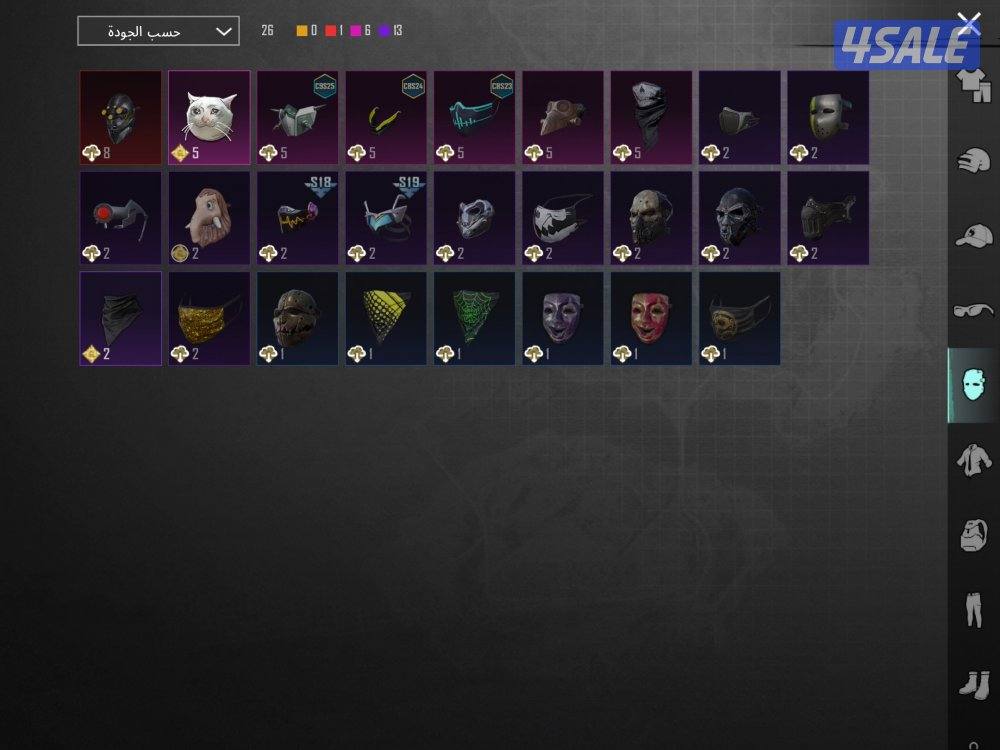Open the jacket category tab
1000x750 pixels.
click(973, 461)
